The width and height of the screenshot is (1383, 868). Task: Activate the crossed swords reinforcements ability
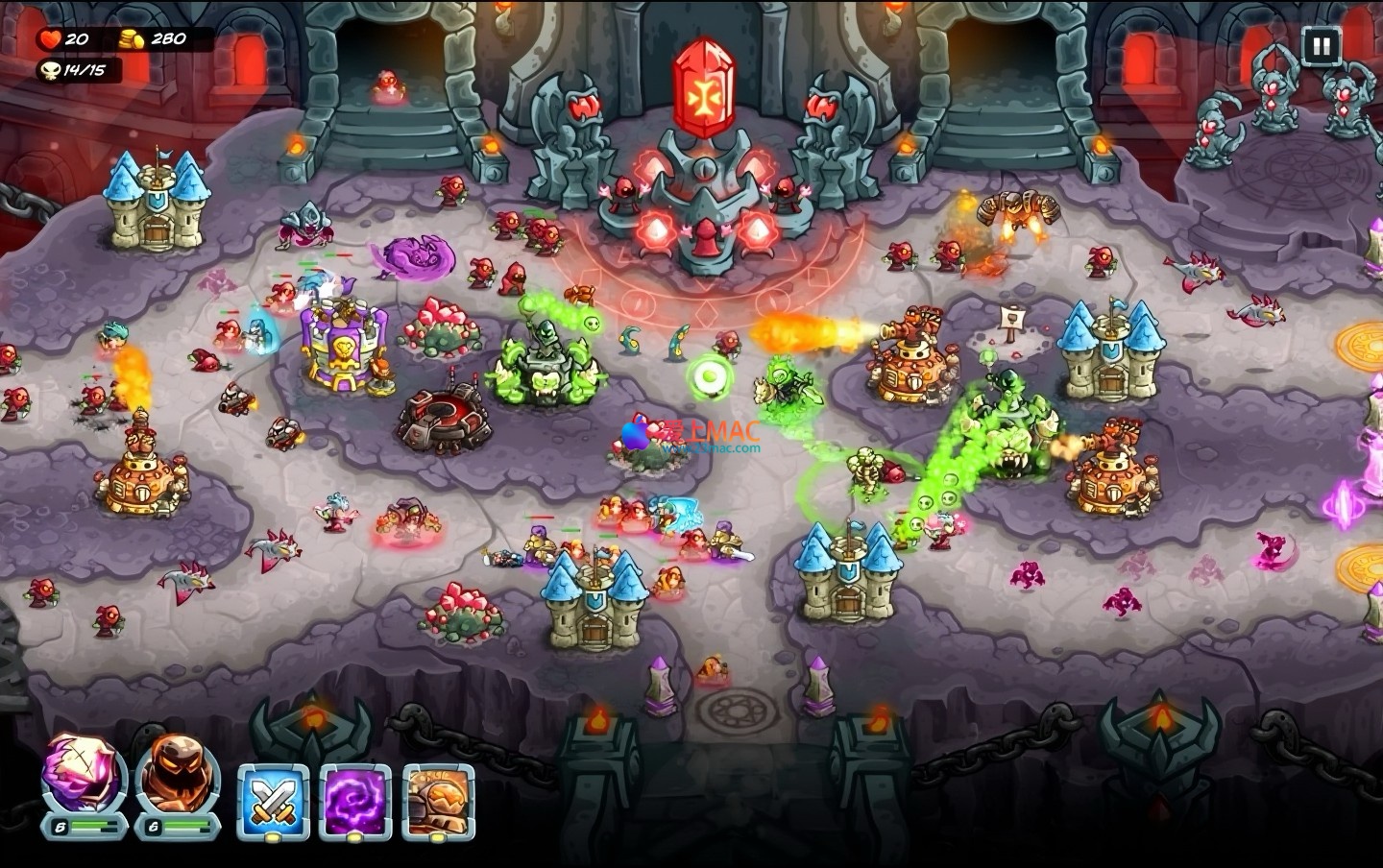[x=274, y=801]
